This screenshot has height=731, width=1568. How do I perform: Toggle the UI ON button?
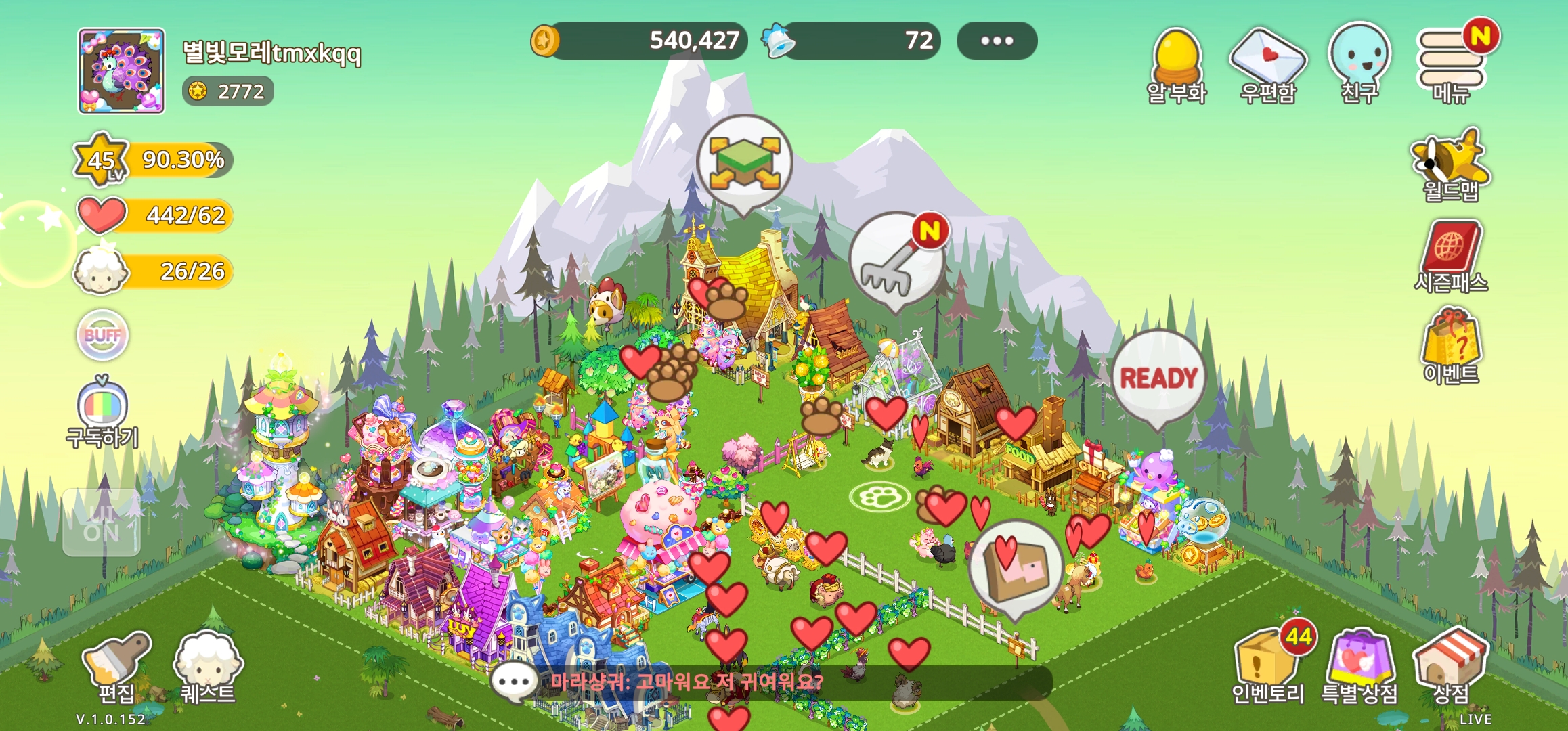pyautogui.click(x=102, y=523)
